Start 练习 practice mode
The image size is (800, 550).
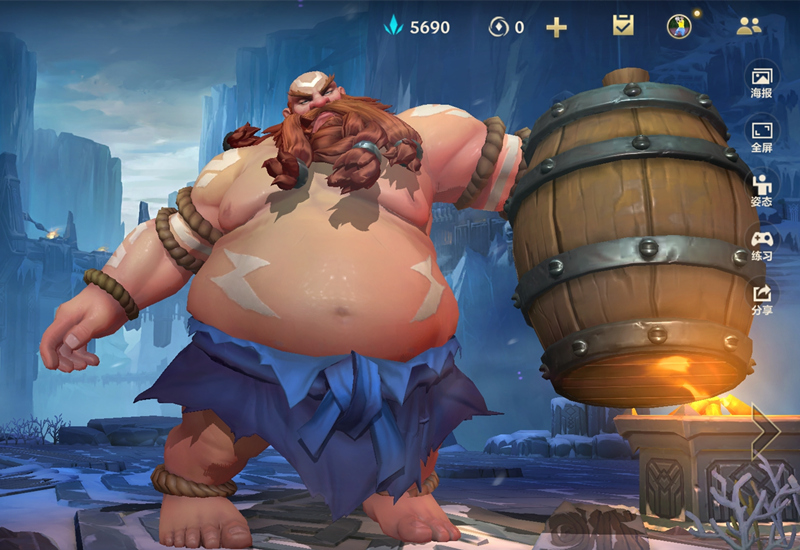pos(762,245)
